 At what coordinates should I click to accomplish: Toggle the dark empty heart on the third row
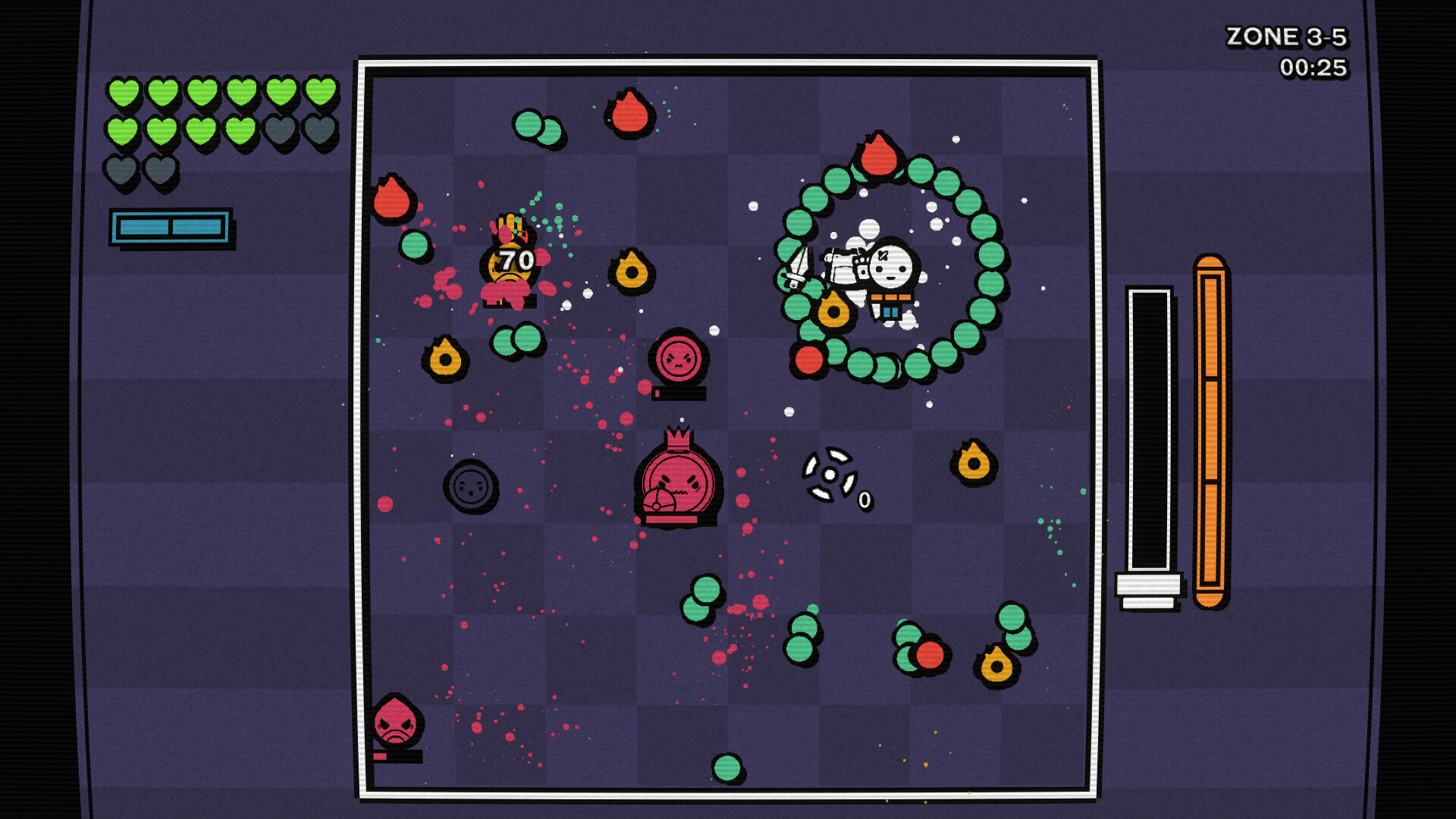[122, 170]
